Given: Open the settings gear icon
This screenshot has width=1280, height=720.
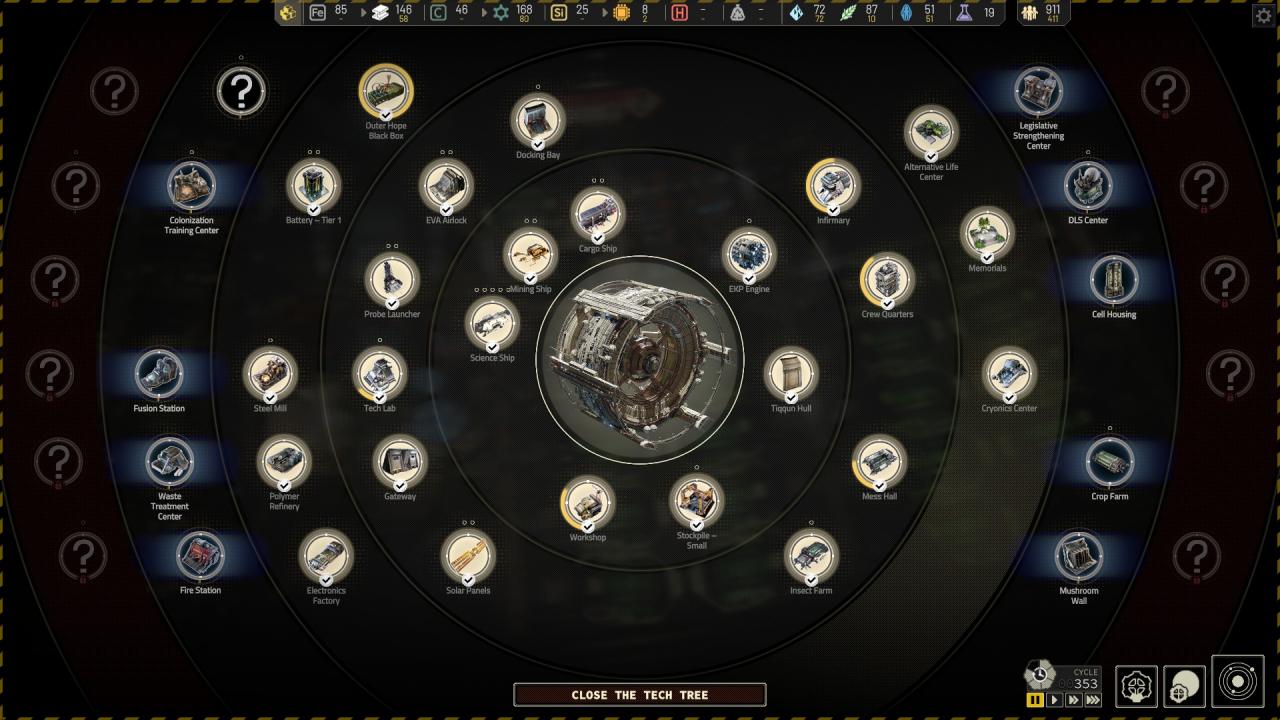Looking at the screenshot, I should pyautogui.click(x=1263, y=16).
